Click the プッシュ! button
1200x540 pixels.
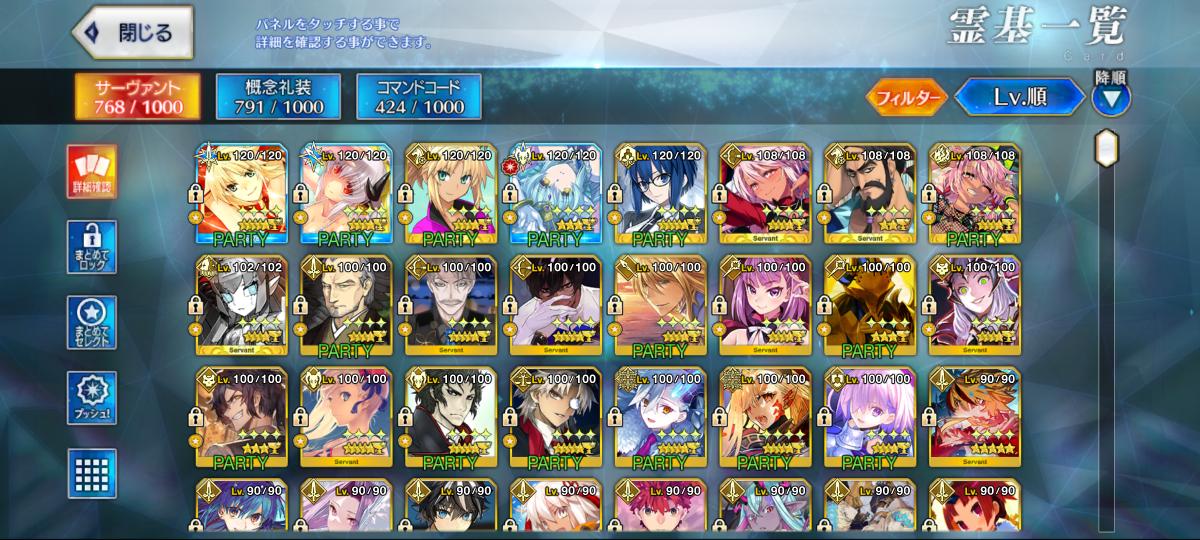[x=92, y=397]
